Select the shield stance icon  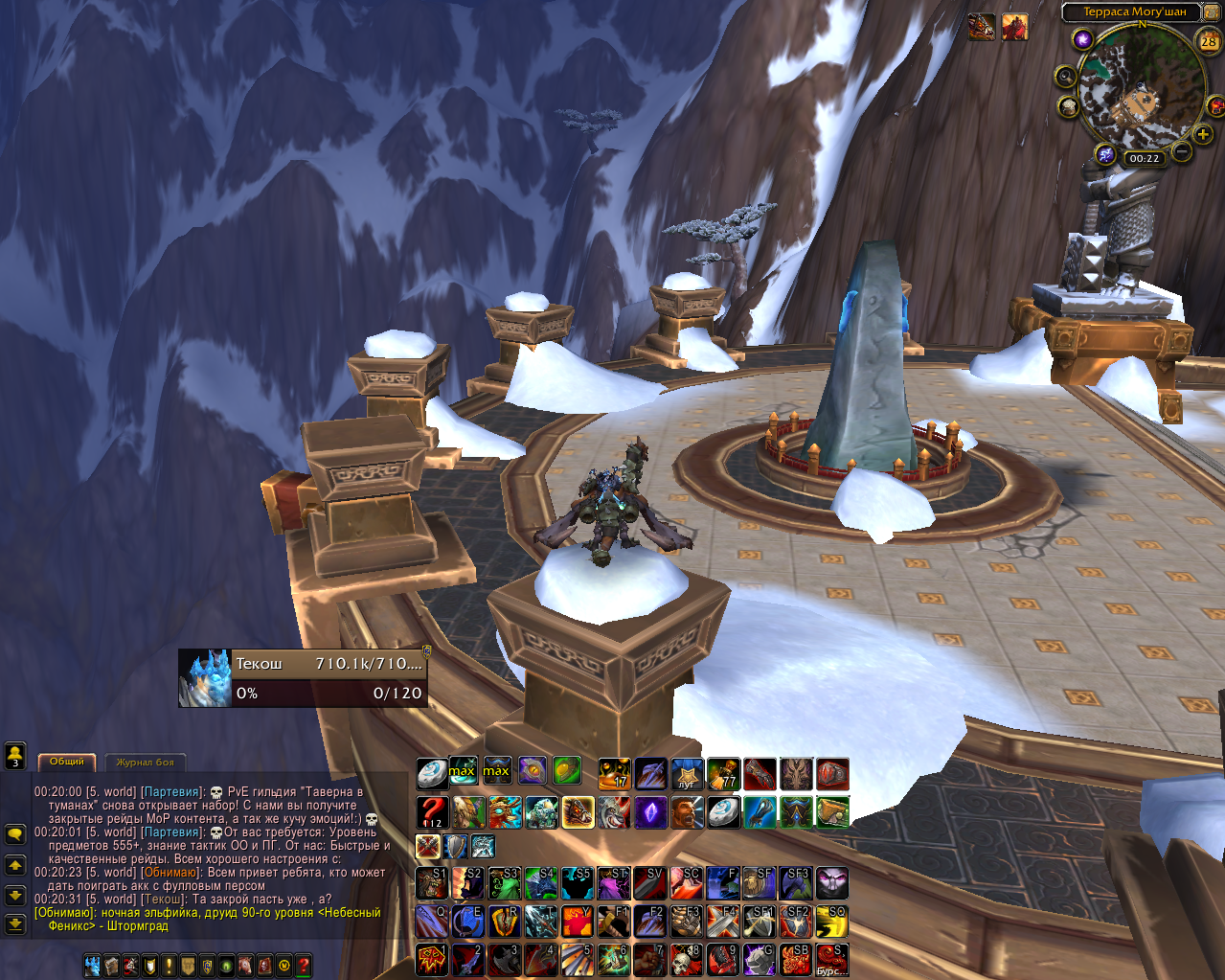tap(455, 846)
